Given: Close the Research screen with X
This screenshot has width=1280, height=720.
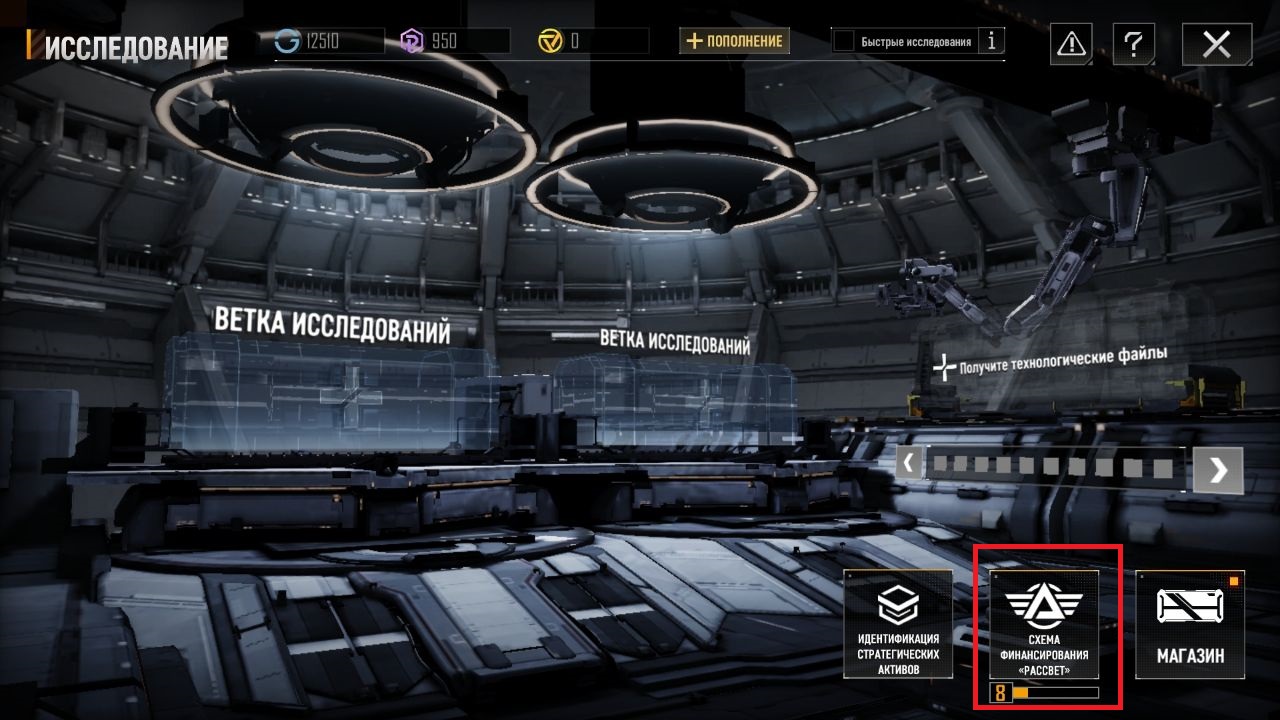Looking at the screenshot, I should [x=1216, y=44].
